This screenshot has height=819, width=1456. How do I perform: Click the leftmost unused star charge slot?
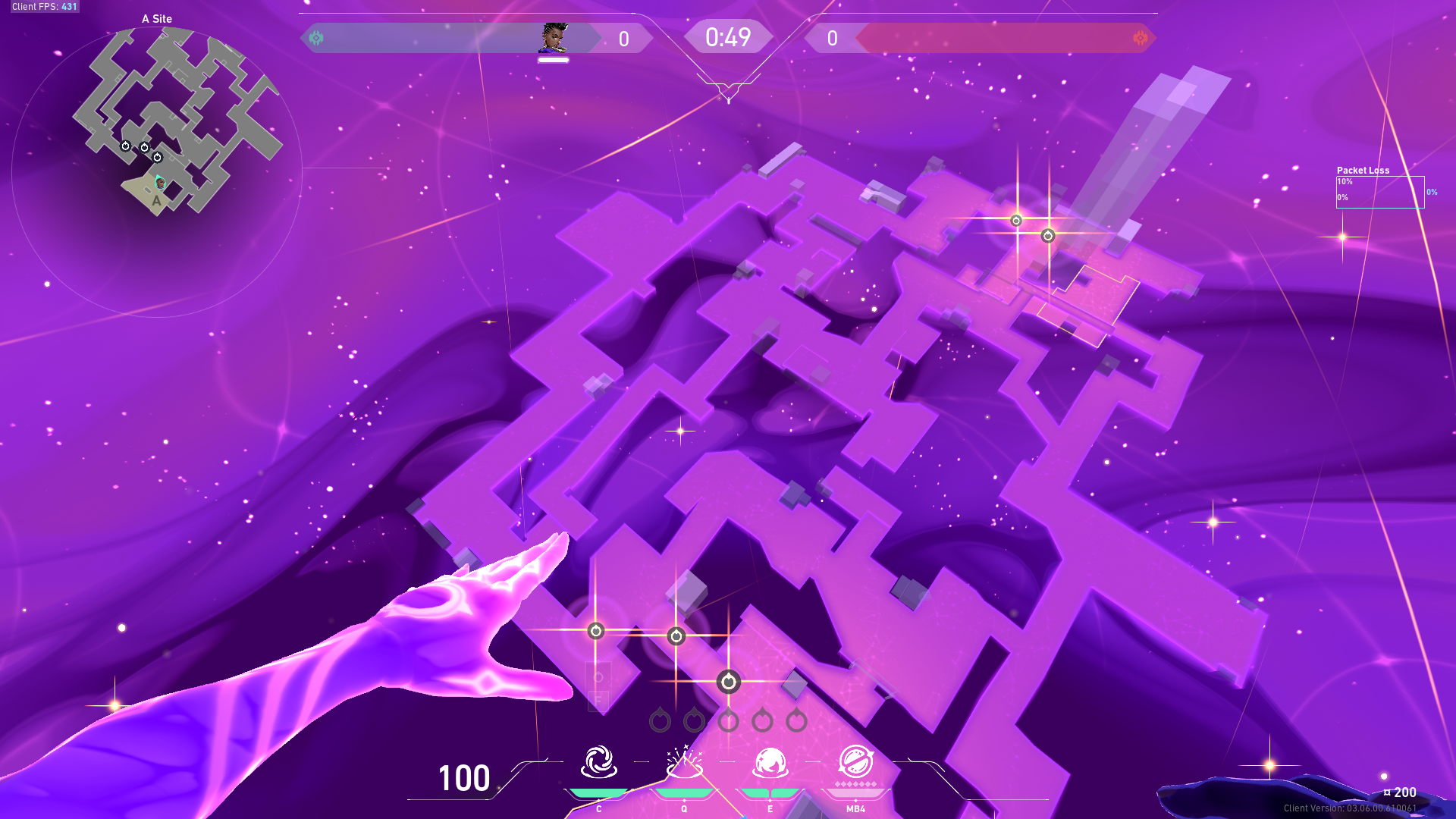(661, 721)
